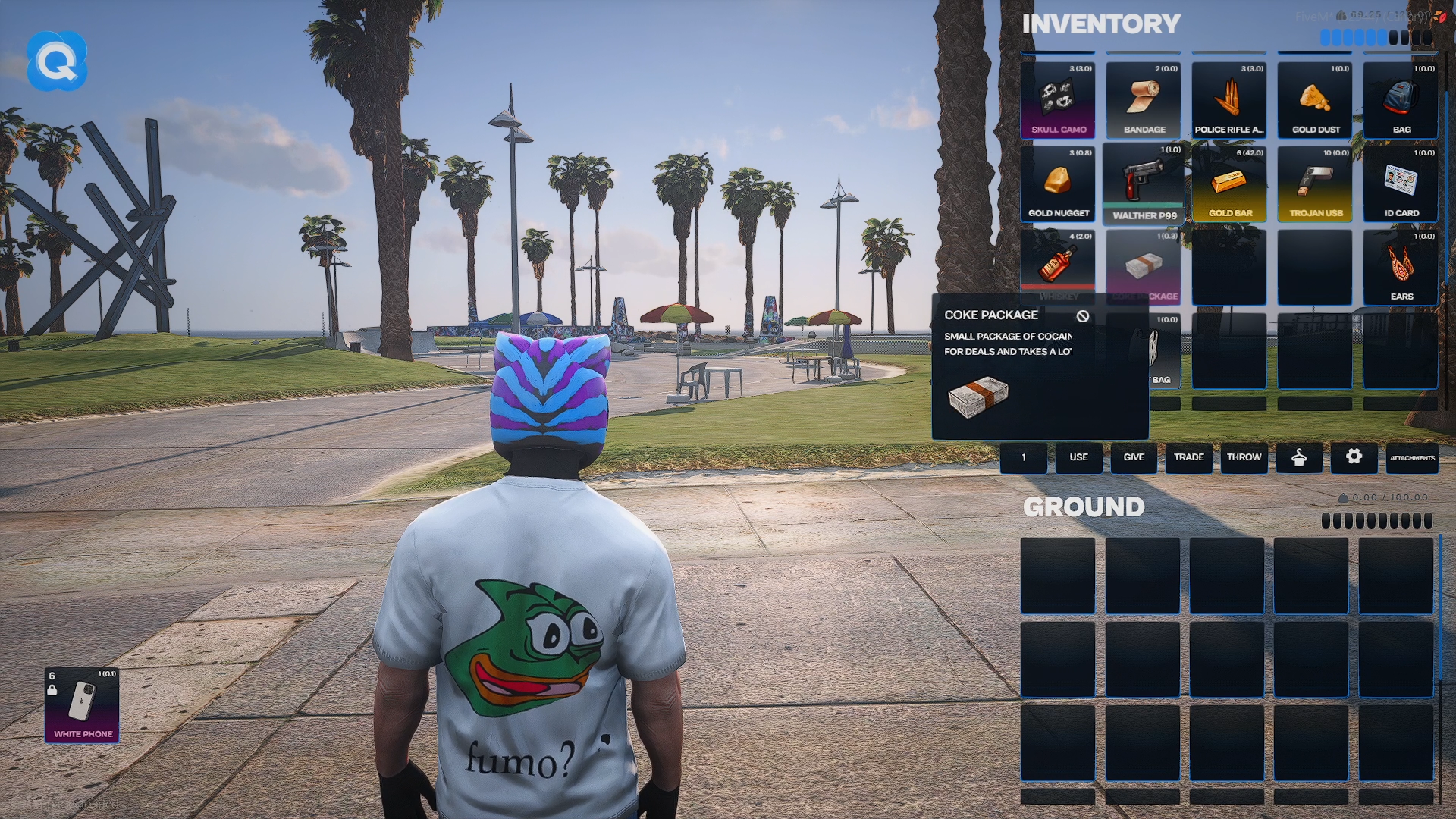
Task: Select the White Phone hotbar slot
Action: point(82,705)
